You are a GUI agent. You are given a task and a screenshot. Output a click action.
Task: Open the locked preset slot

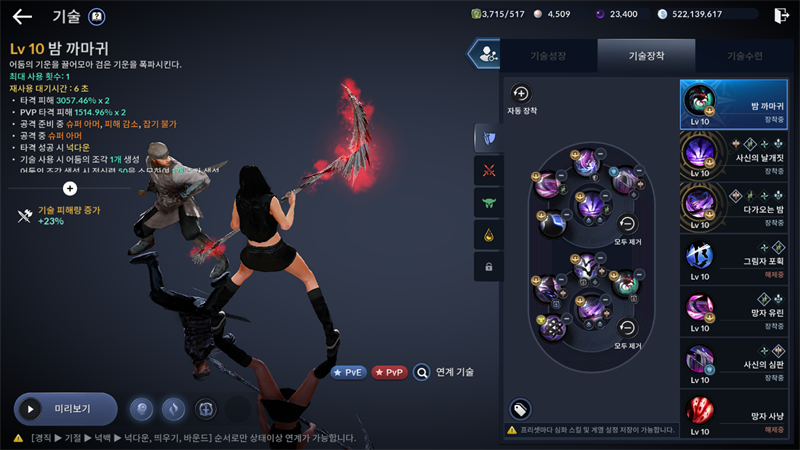tap(488, 267)
